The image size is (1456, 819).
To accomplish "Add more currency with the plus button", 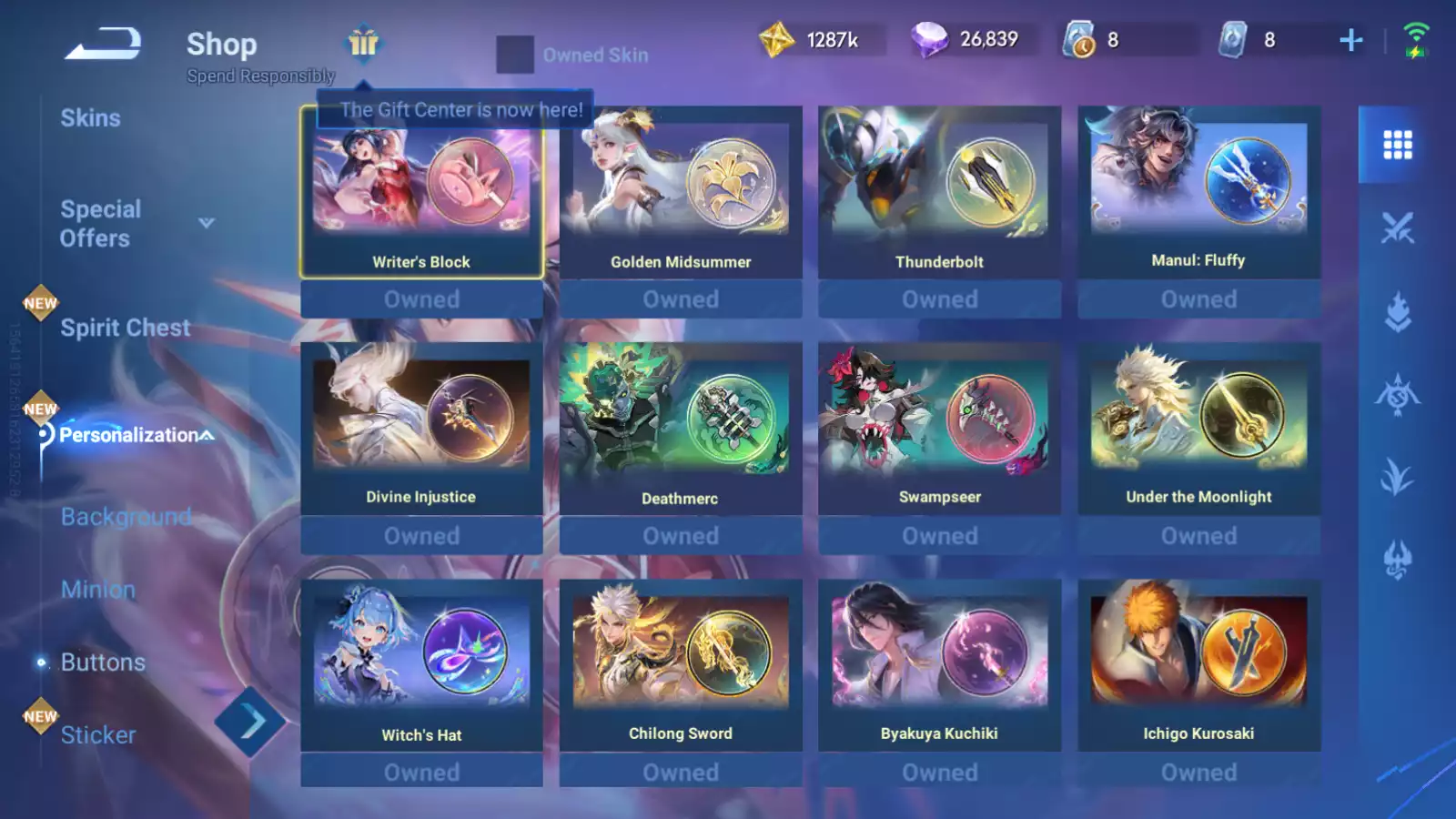I will tap(1351, 40).
